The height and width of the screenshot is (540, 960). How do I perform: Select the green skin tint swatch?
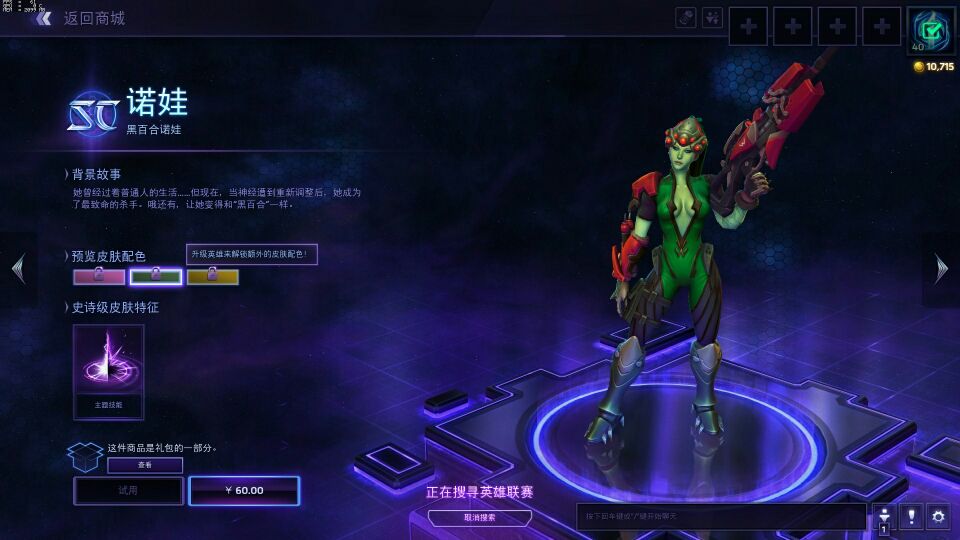(x=156, y=277)
